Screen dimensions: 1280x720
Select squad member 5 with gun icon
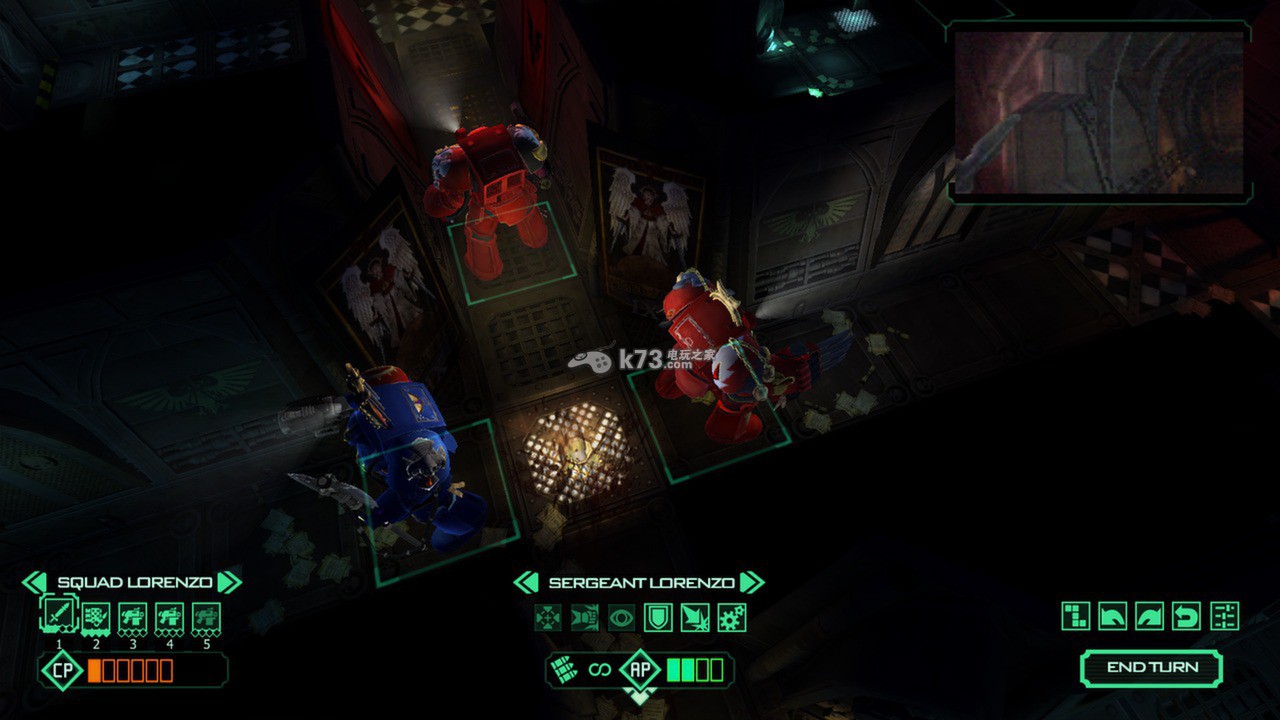coord(206,616)
